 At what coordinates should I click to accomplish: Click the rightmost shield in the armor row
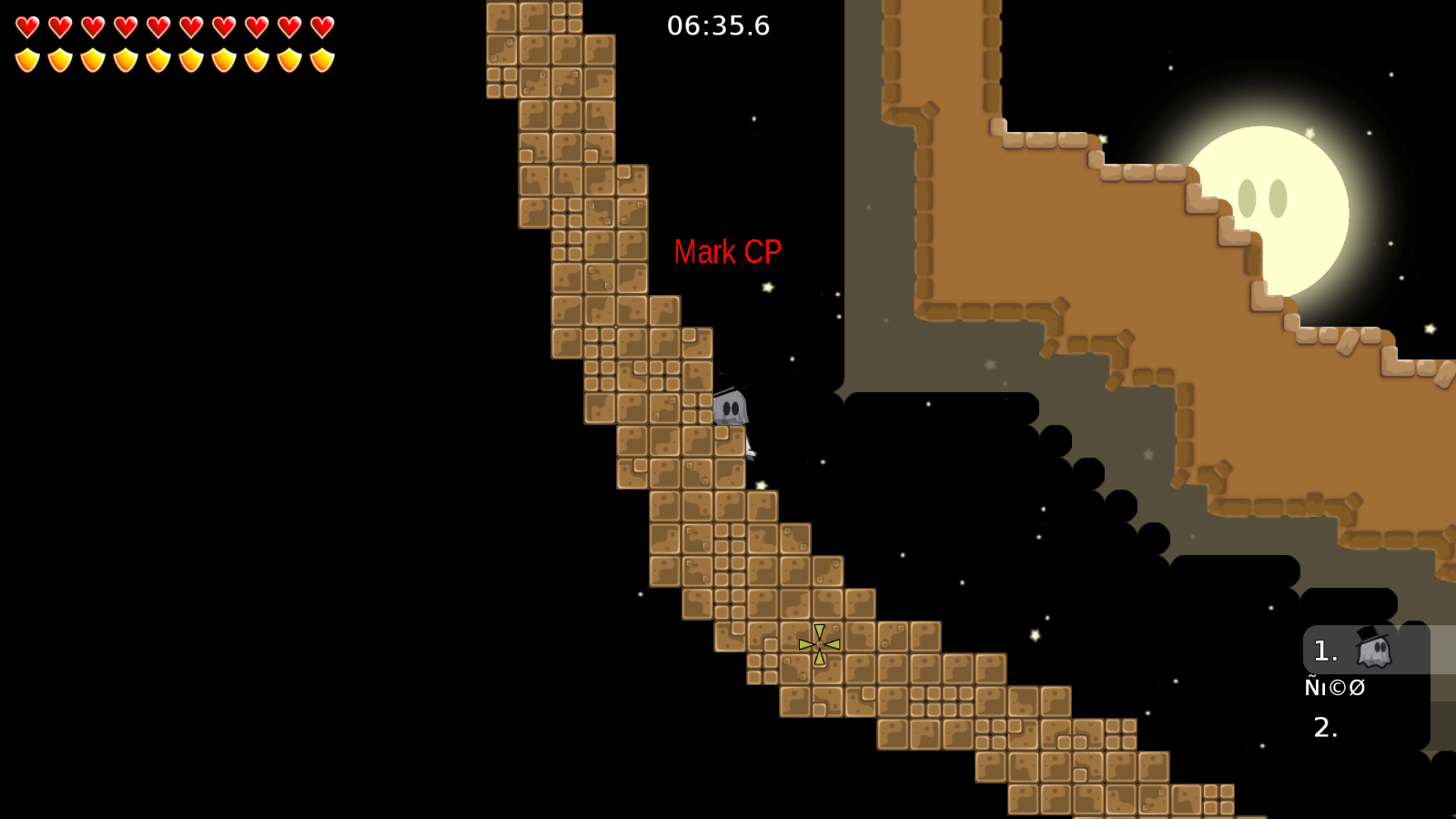[x=321, y=59]
